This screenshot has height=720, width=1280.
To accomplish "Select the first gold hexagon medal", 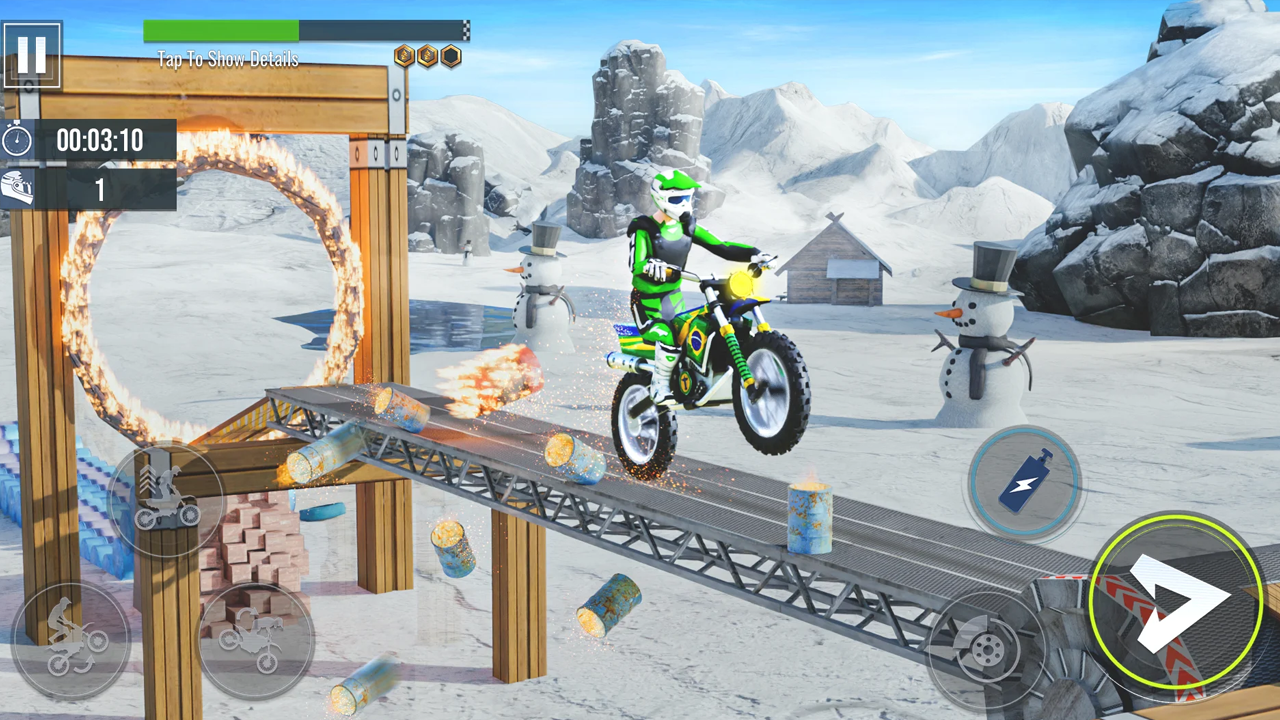I will coord(404,55).
